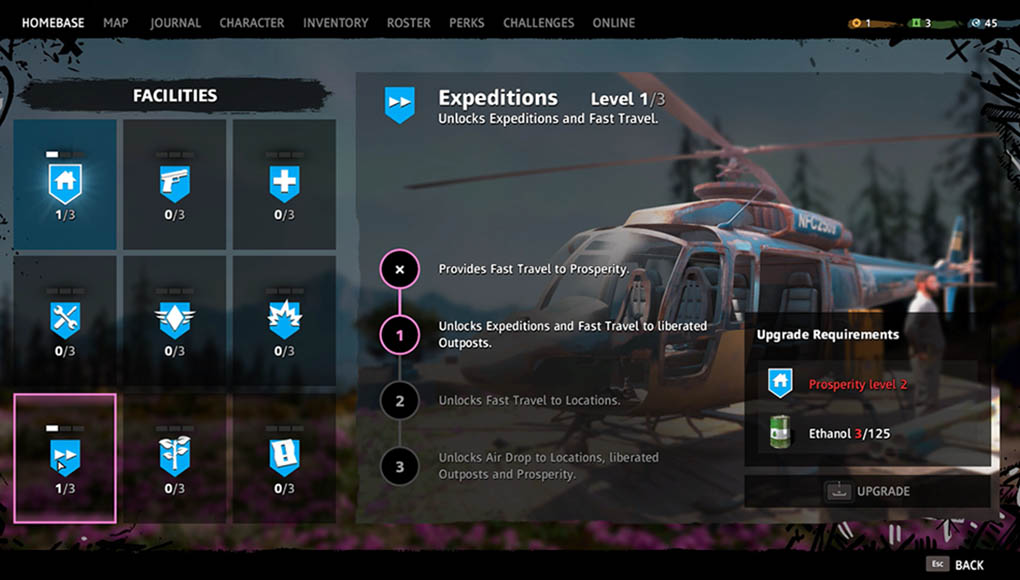Select the Expeditions fast-forward facility tile
This screenshot has width=1020, height=580.
tap(65, 458)
